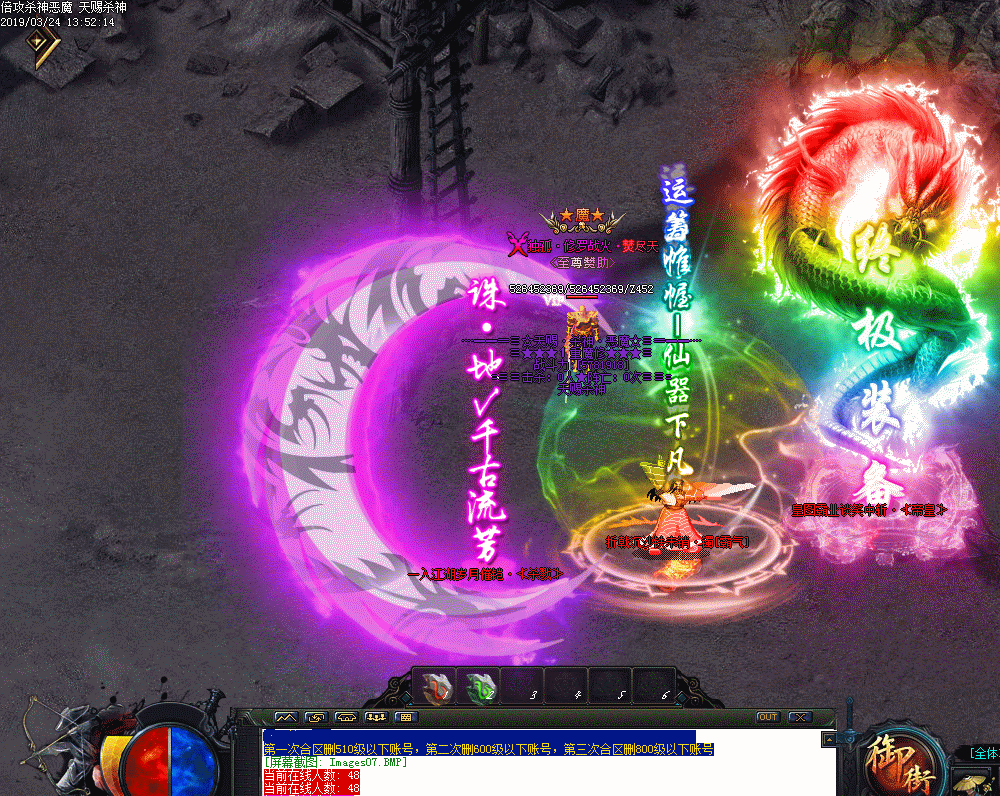Click the straw hat character portrait
This screenshot has height=796, width=1000.
[x=969, y=781]
